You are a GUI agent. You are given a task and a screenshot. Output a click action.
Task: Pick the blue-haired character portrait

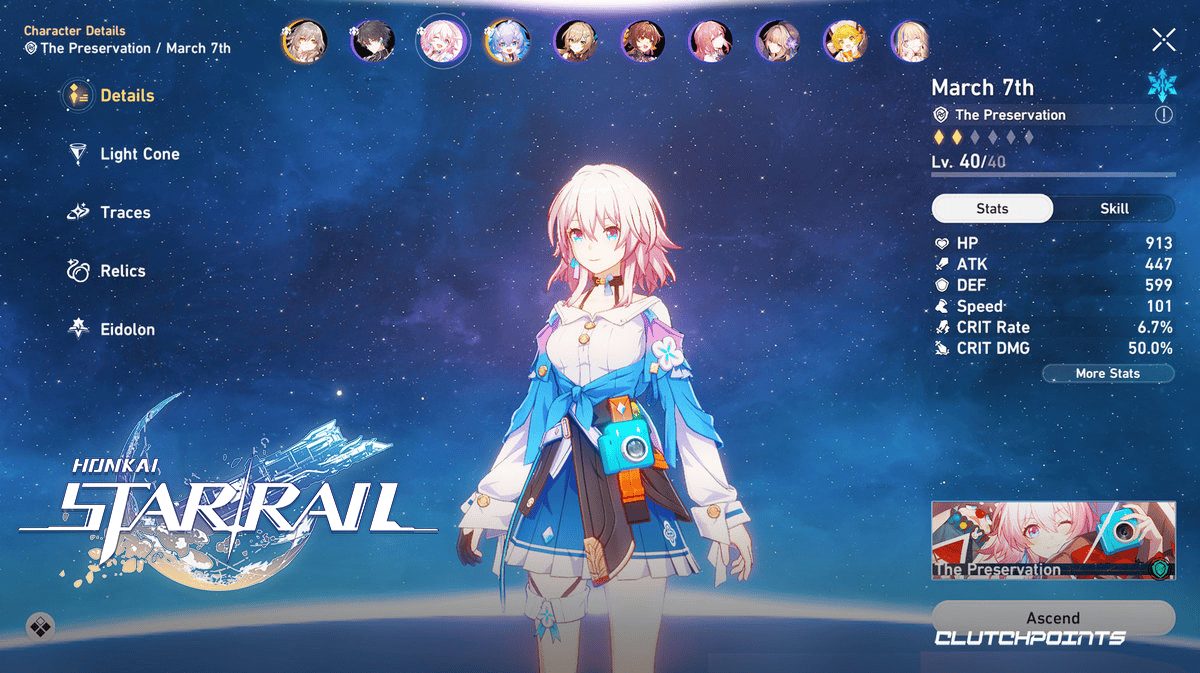[x=507, y=41]
